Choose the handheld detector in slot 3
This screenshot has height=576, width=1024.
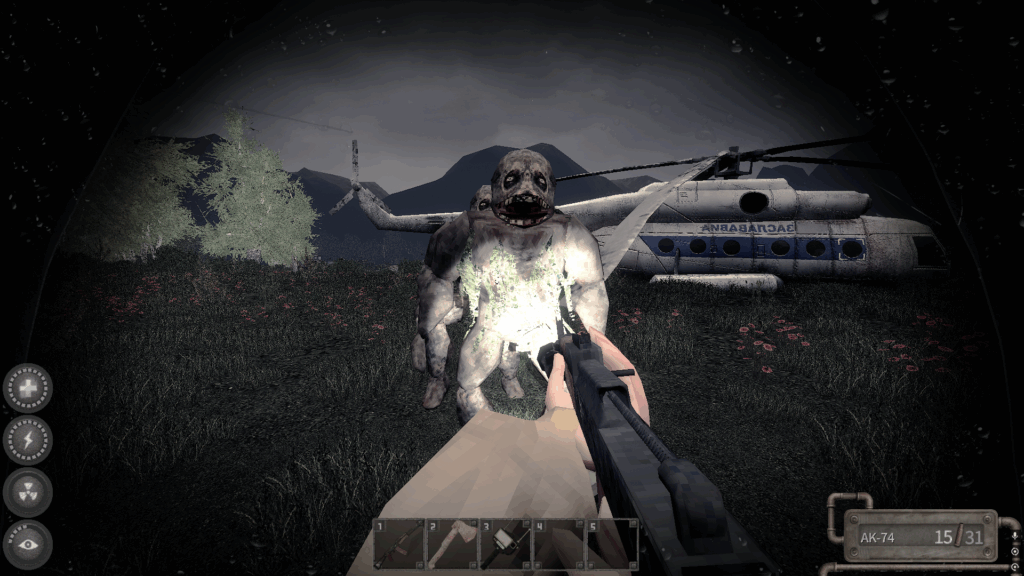tap(505, 544)
